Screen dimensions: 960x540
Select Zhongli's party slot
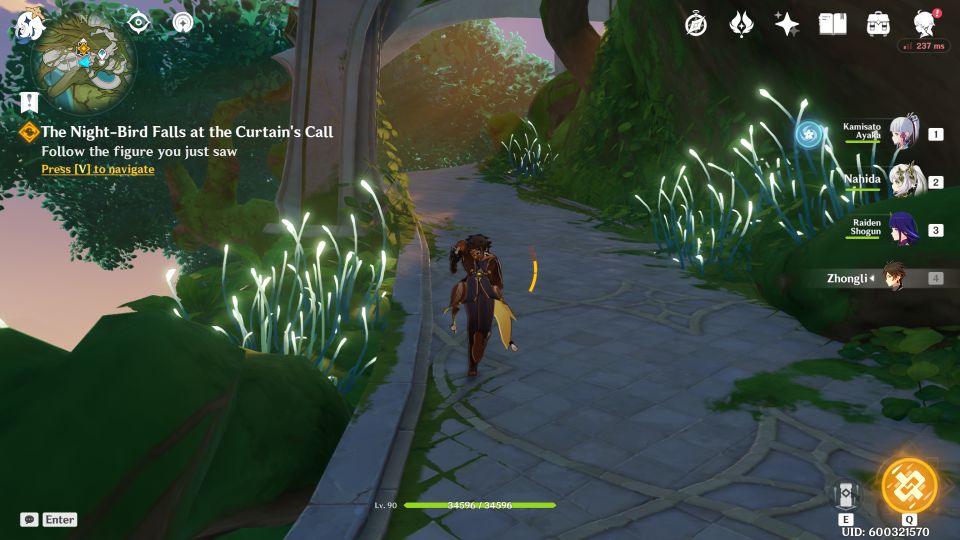pos(893,278)
